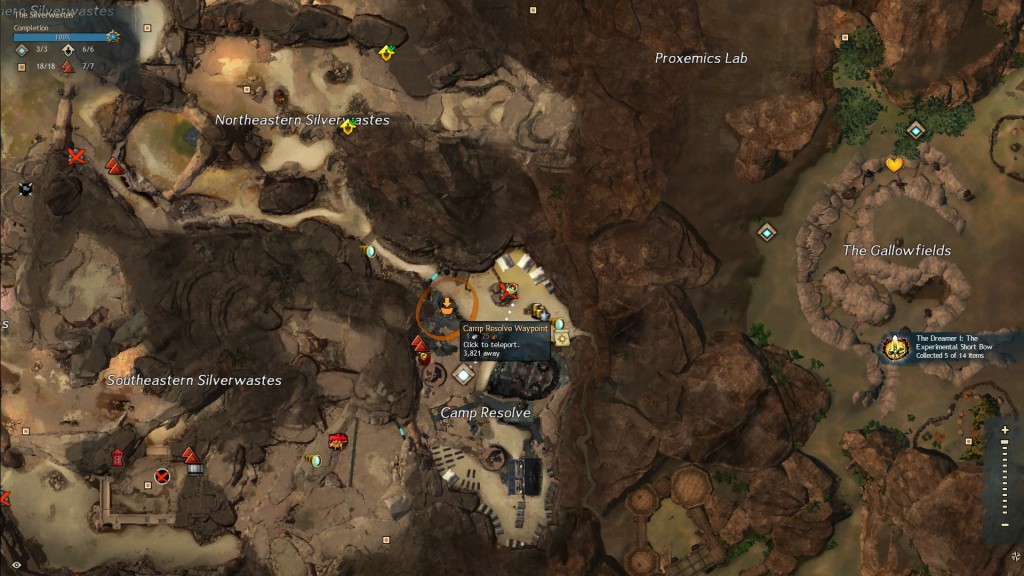Click the map completion reward star
Image resolution: width=1024 pixels, height=576 pixels.
(x=113, y=36)
